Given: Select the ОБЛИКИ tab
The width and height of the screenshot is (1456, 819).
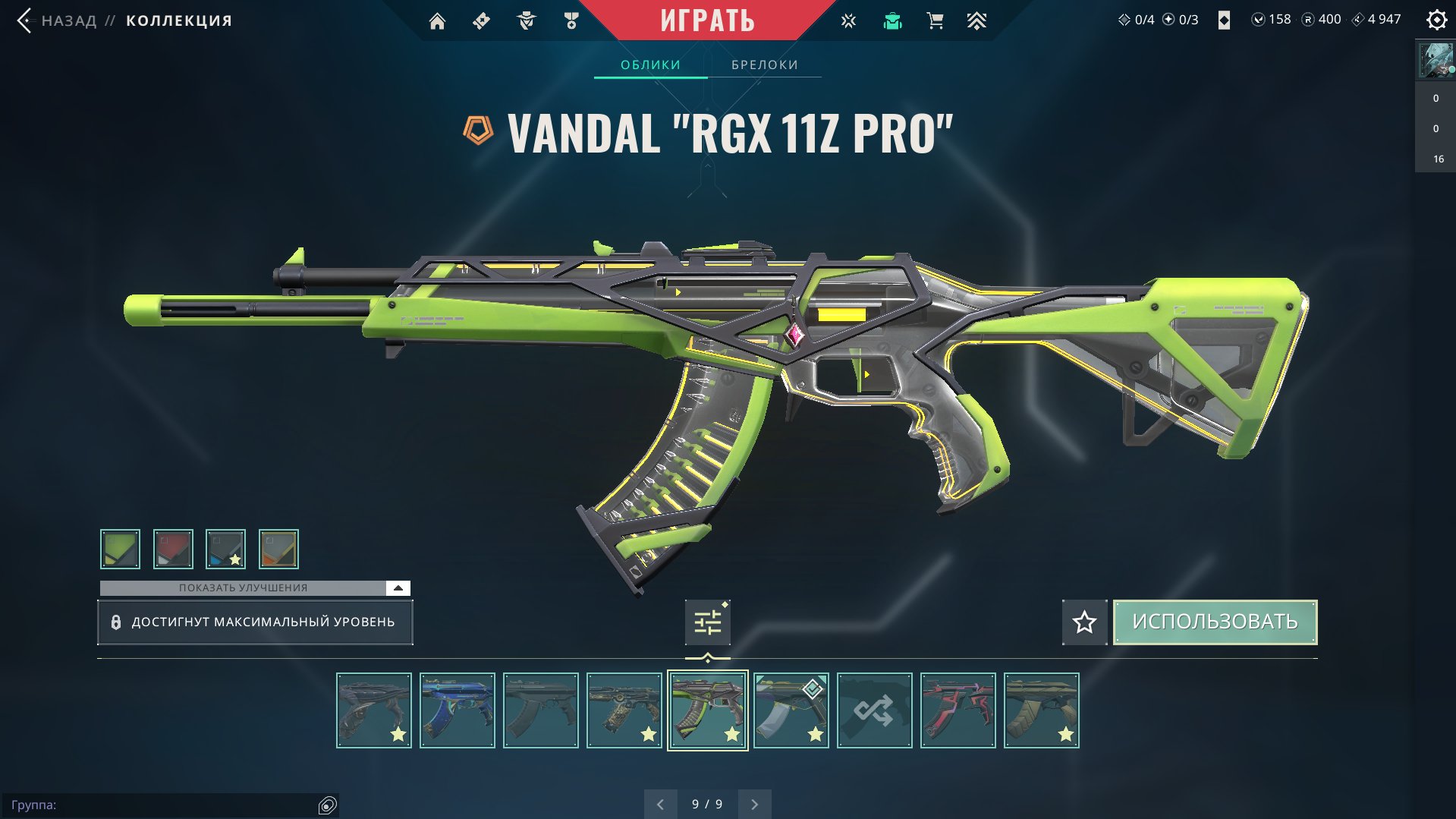Looking at the screenshot, I should [650, 65].
